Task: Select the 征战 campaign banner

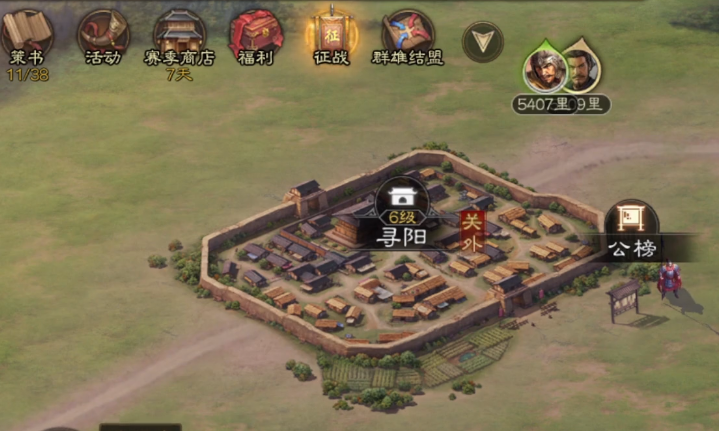Action: pos(331,36)
